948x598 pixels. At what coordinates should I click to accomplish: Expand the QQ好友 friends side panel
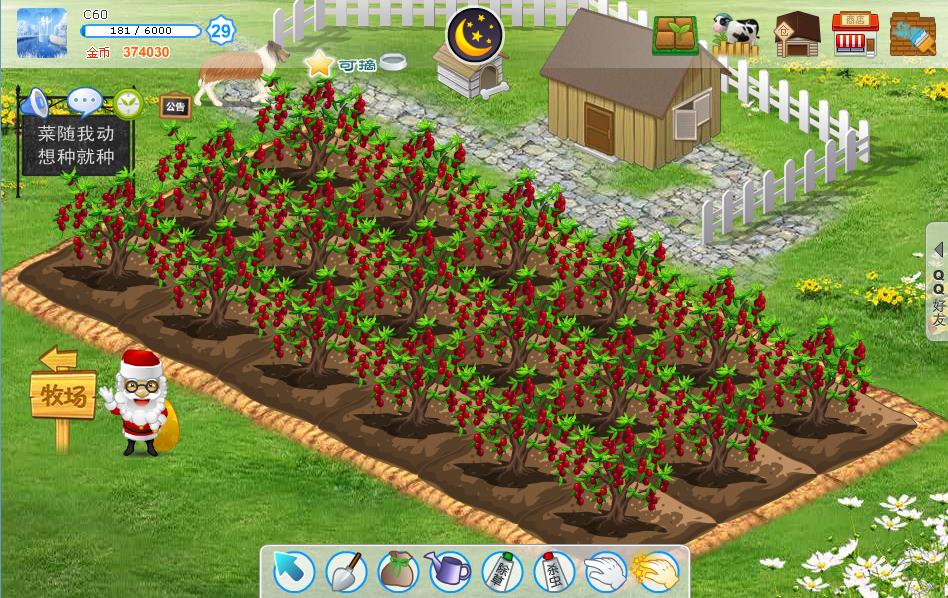(x=938, y=283)
